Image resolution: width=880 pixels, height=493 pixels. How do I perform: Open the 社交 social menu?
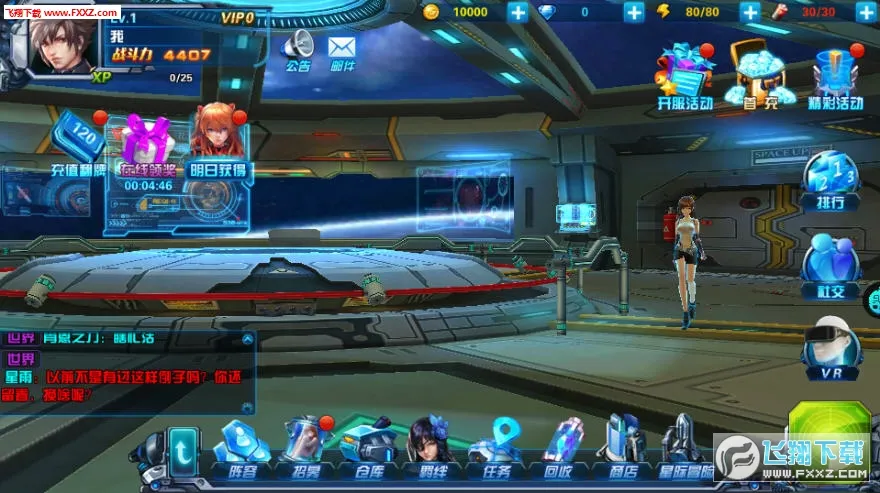point(830,265)
